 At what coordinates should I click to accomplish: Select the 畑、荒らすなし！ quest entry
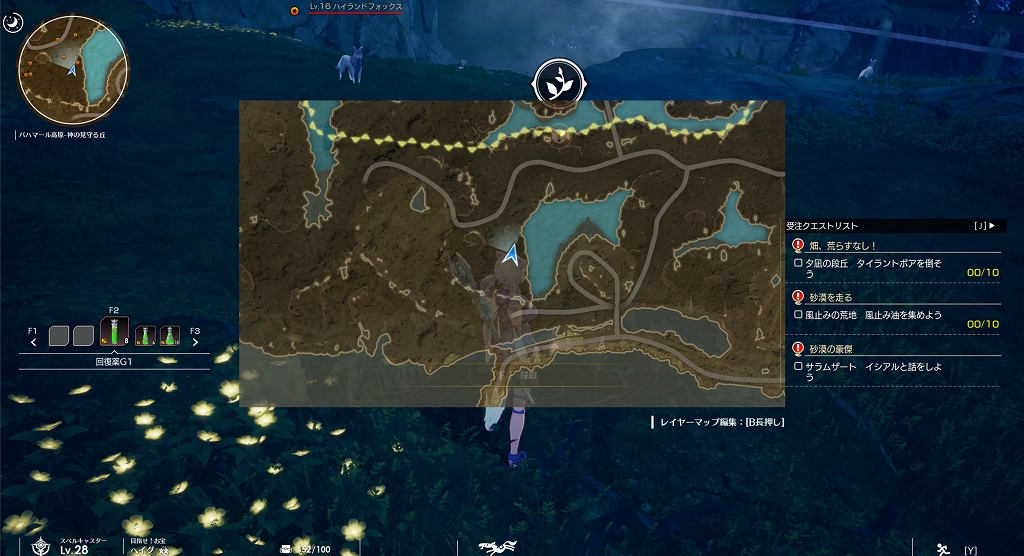[x=845, y=245]
